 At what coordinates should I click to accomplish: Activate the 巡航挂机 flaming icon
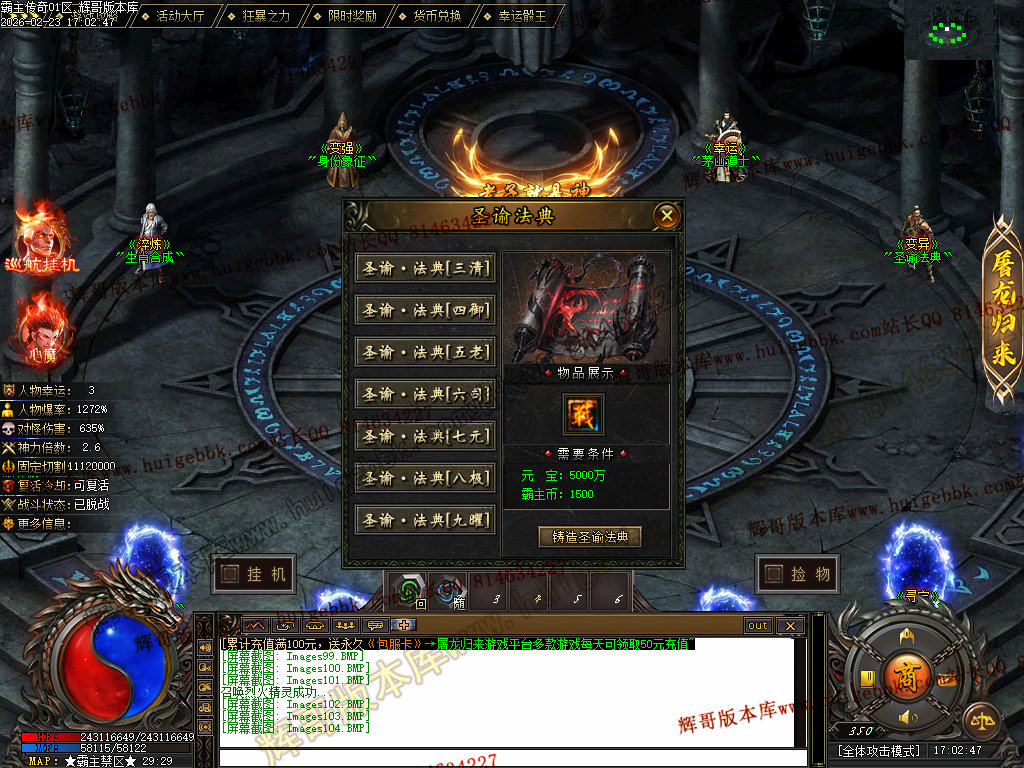pos(41,240)
